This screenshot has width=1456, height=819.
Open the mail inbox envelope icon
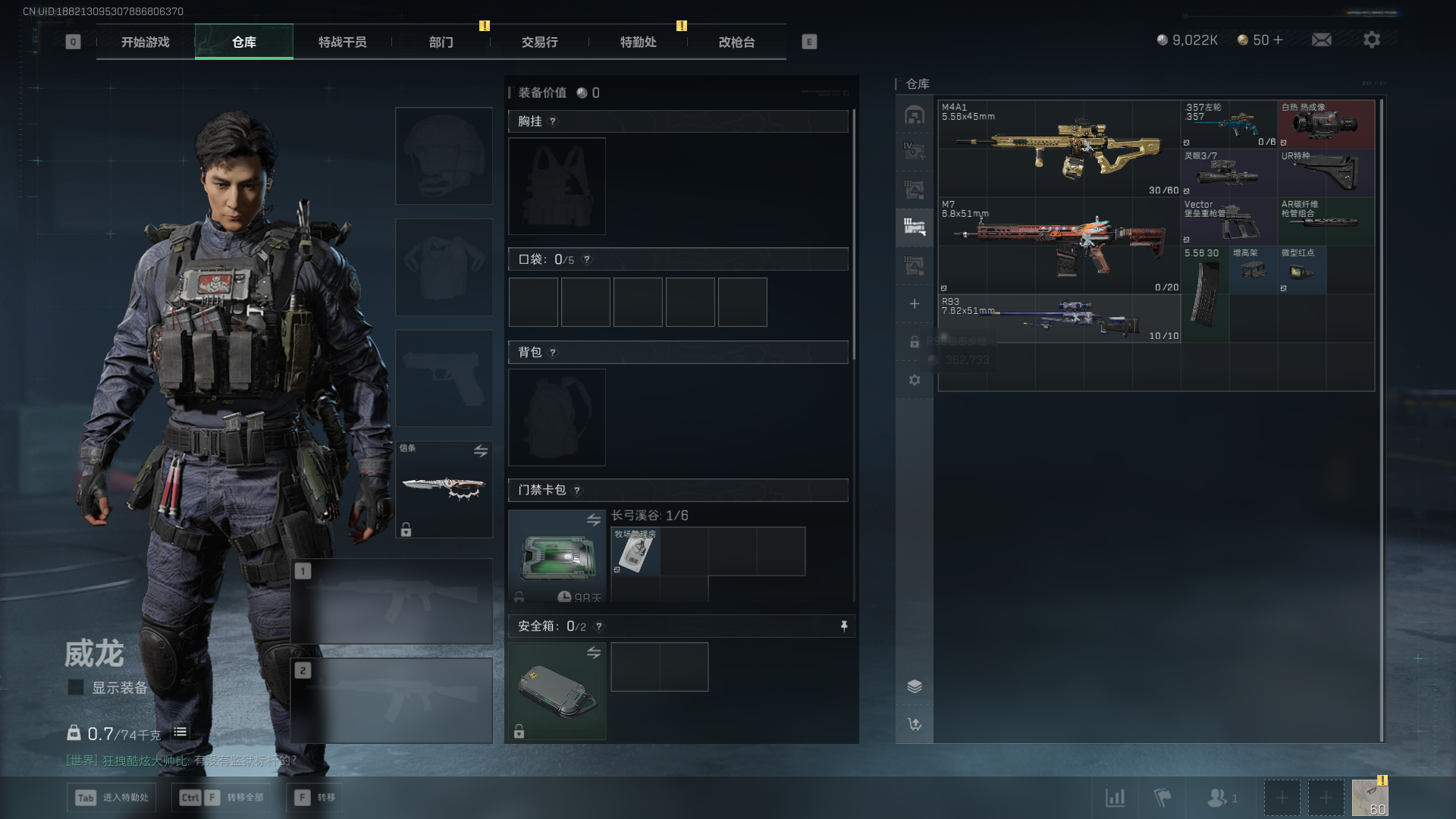pyautogui.click(x=1321, y=39)
